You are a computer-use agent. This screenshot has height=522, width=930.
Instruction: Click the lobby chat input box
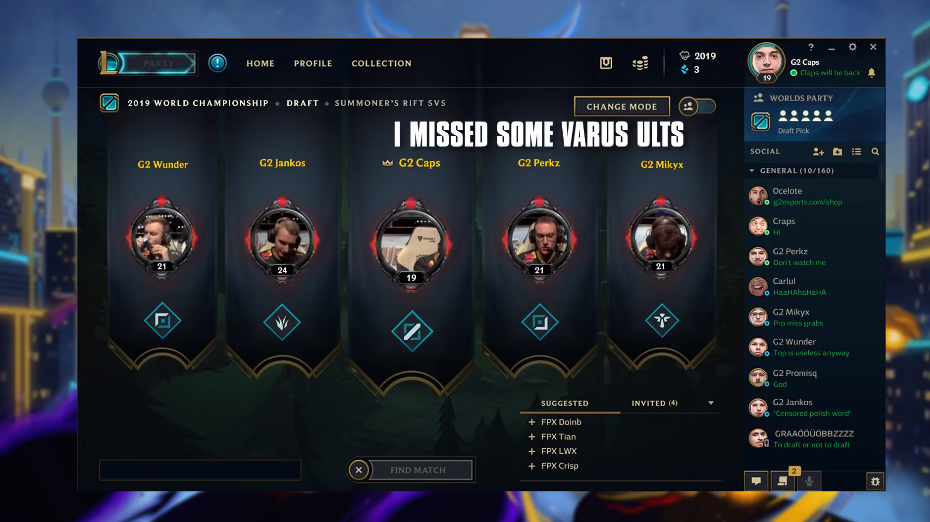200,470
